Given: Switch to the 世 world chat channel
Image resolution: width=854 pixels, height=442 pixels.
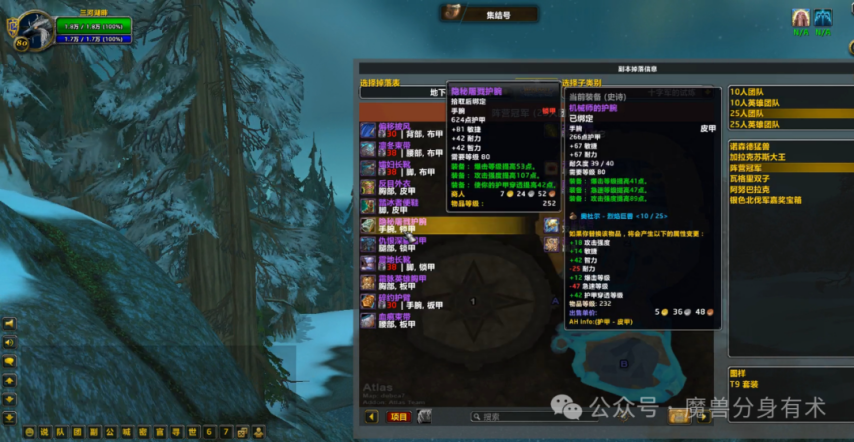Looking at the screenshot, I should coord(191,432).
